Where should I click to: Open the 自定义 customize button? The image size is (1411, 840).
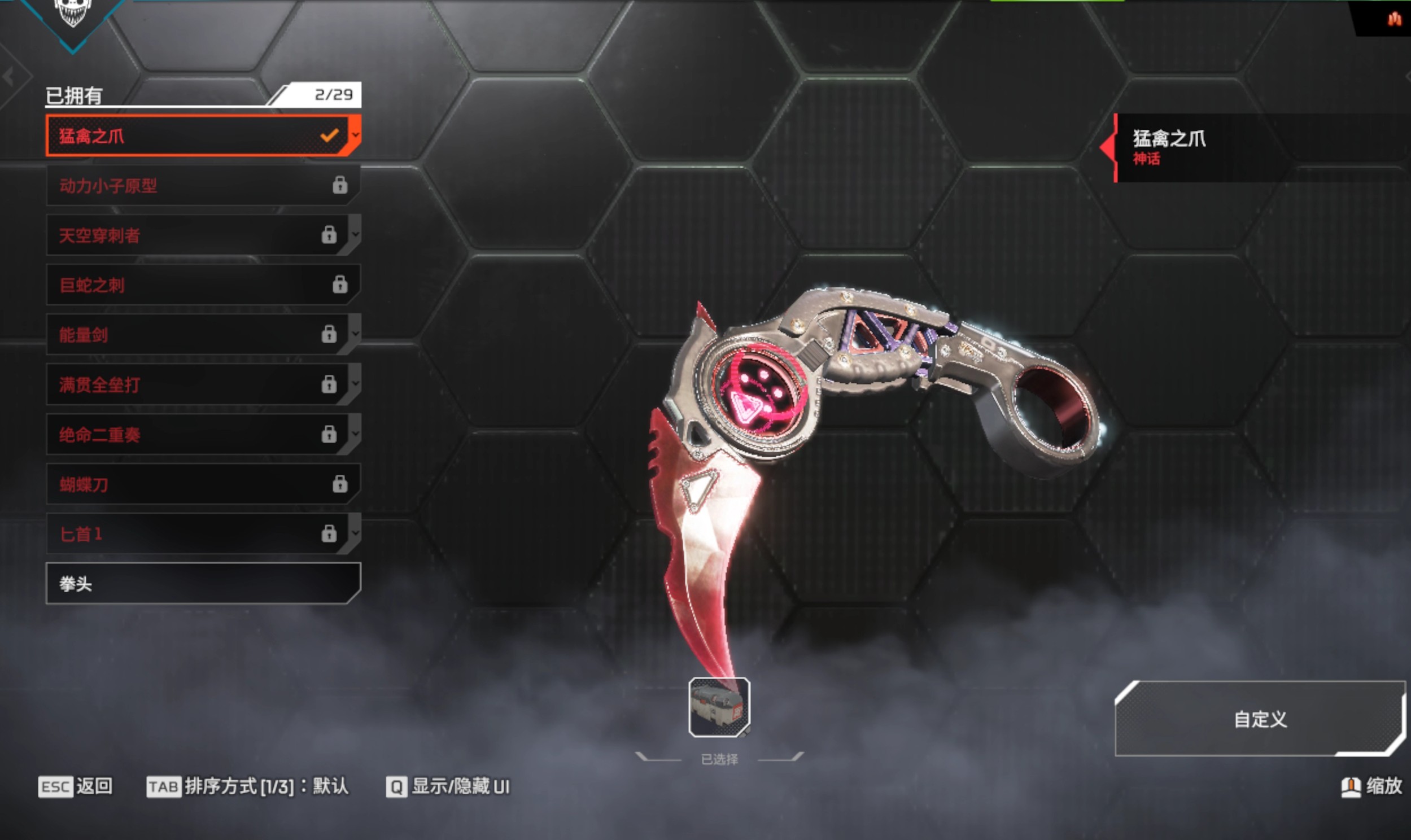(x=1260, y=719)
